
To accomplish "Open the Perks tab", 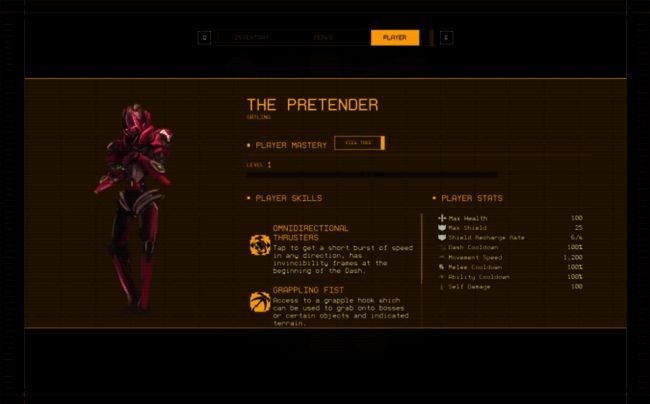I will coord(323,38).
